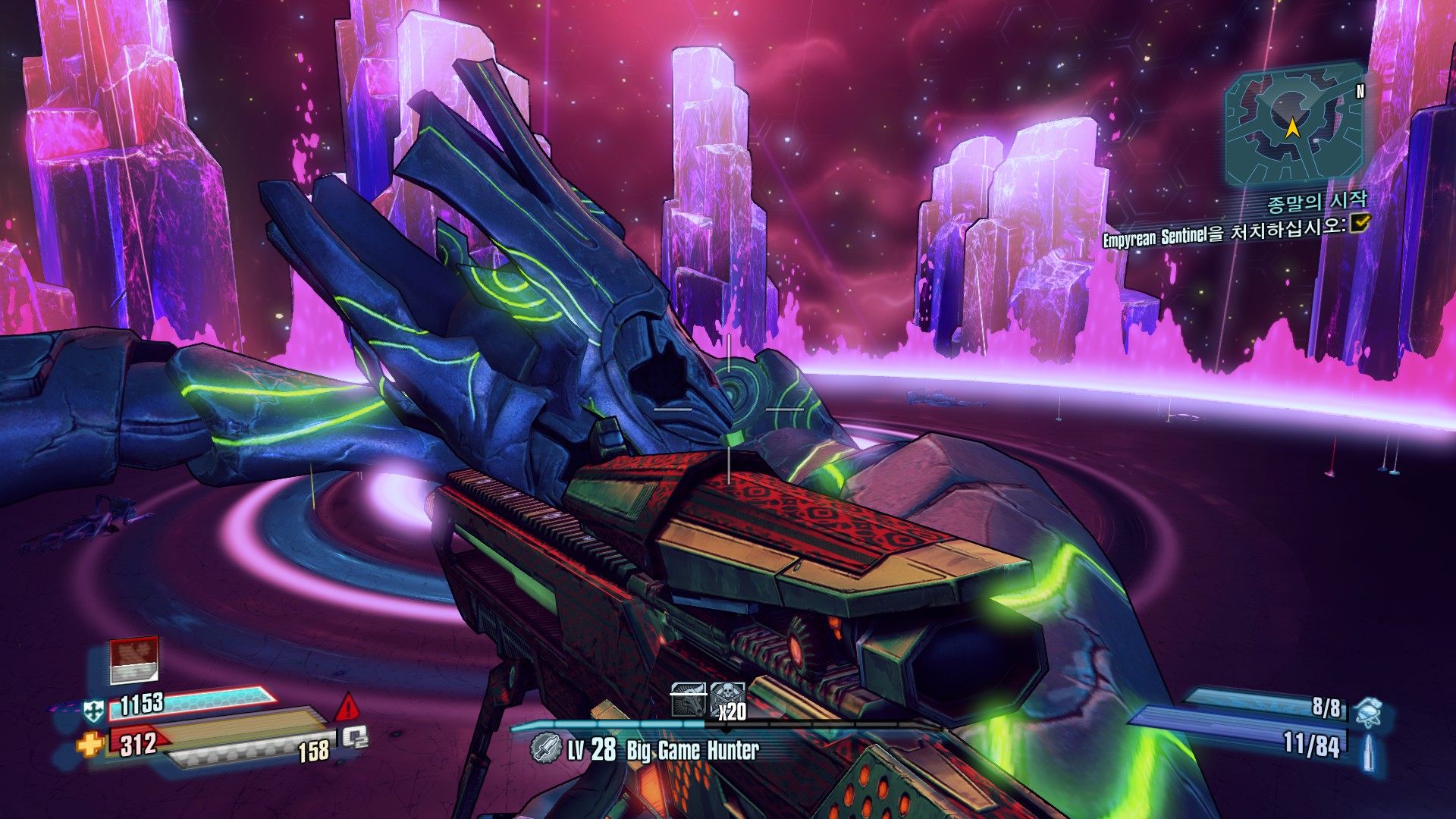The image size is (1456, 819).
Task: Select the shield icon beside 1153
Action: pyautogui.click(x=93, y=711)
